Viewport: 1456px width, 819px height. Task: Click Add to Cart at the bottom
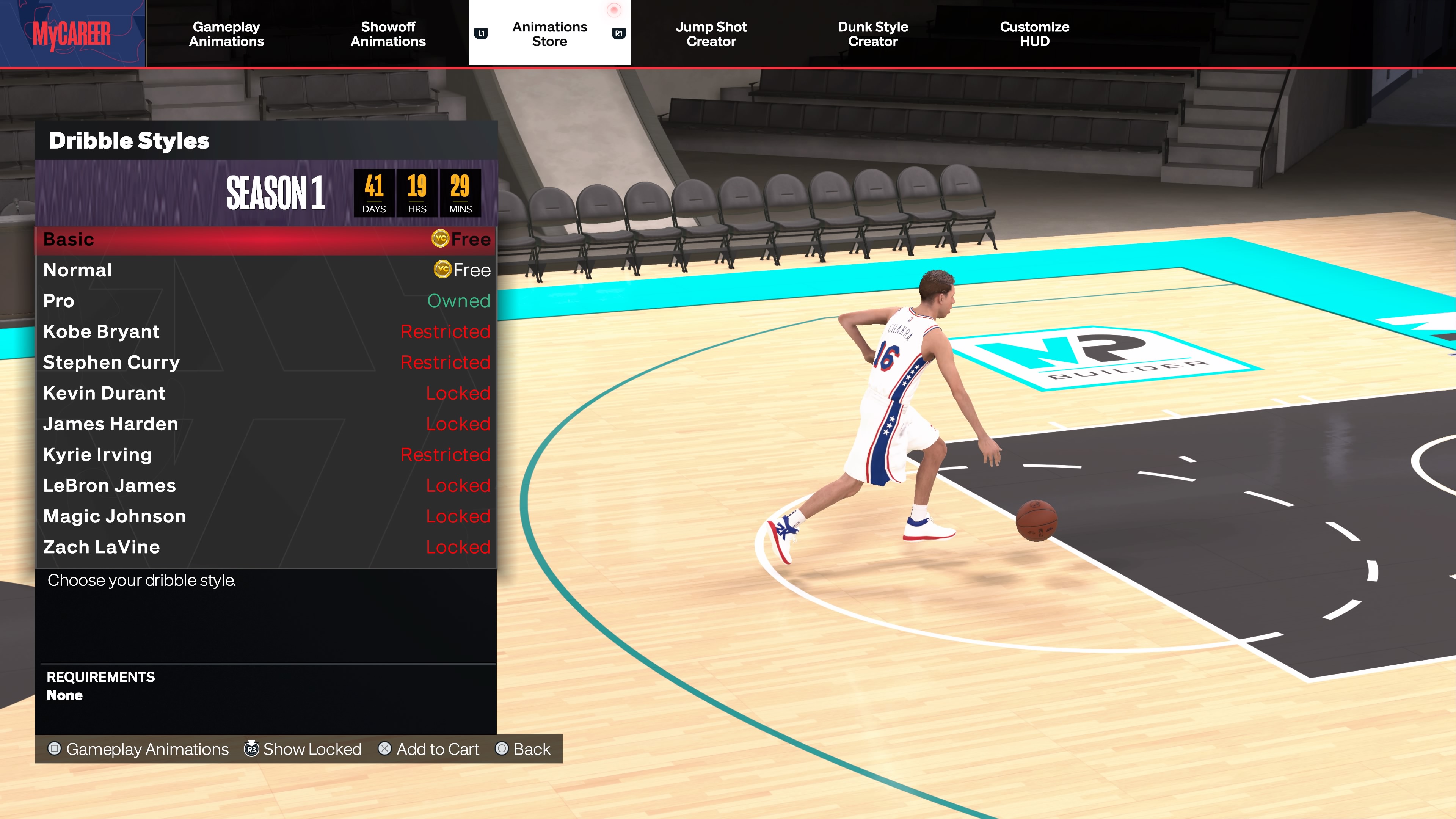tap(429, 749)
